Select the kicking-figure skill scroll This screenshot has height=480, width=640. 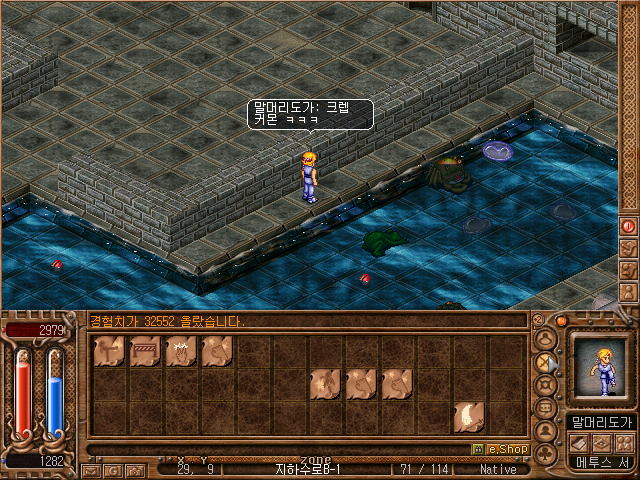pyautogui.click(x=109, y=351)
